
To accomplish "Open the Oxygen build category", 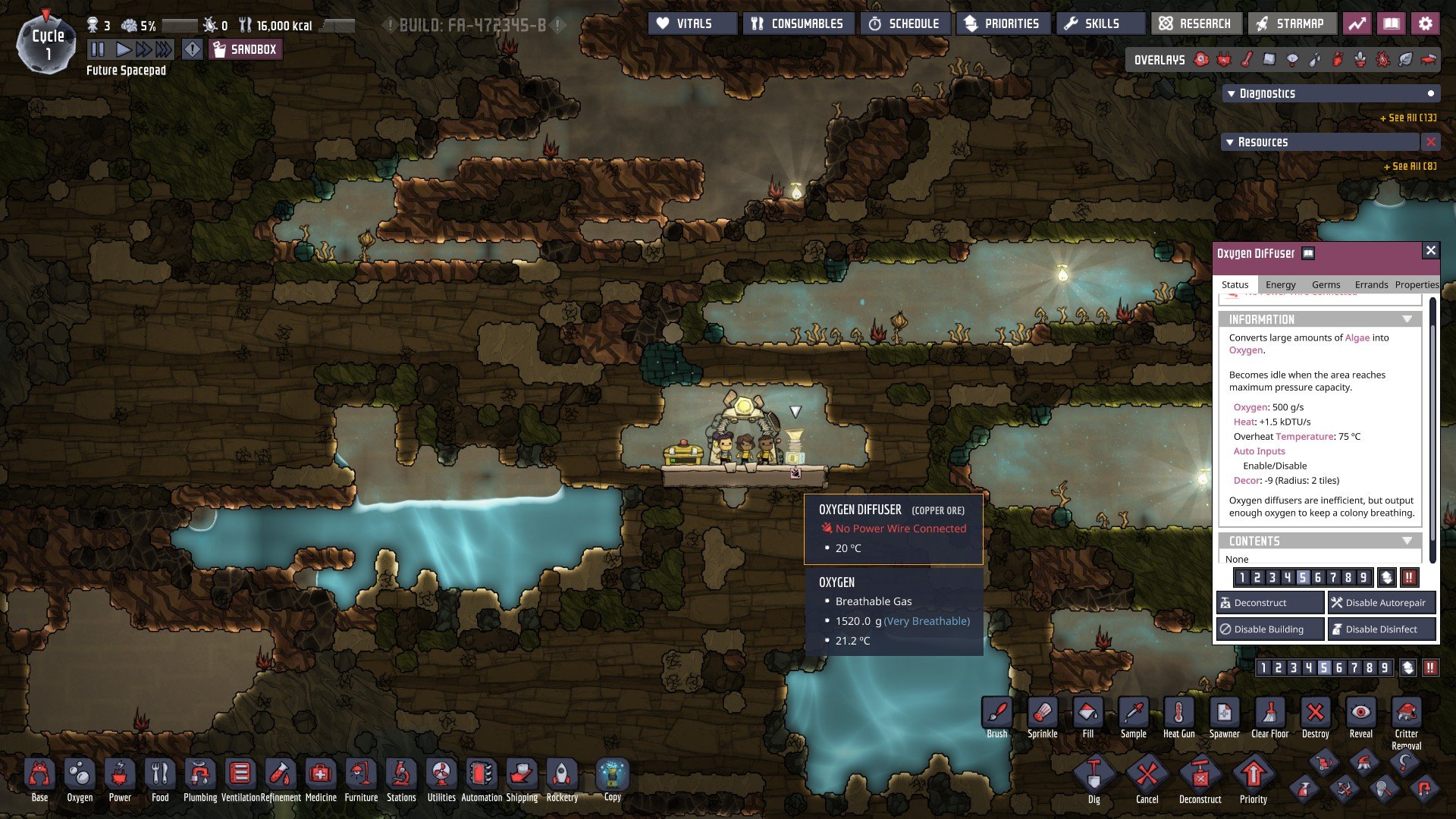I will 80,779.
